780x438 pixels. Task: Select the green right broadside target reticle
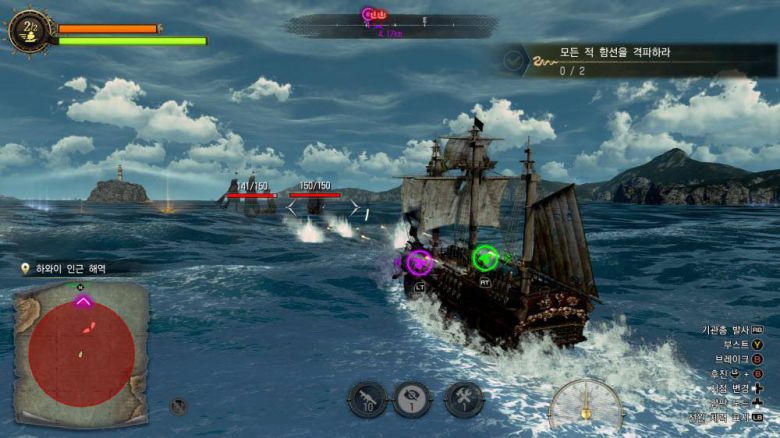[485, 258]
